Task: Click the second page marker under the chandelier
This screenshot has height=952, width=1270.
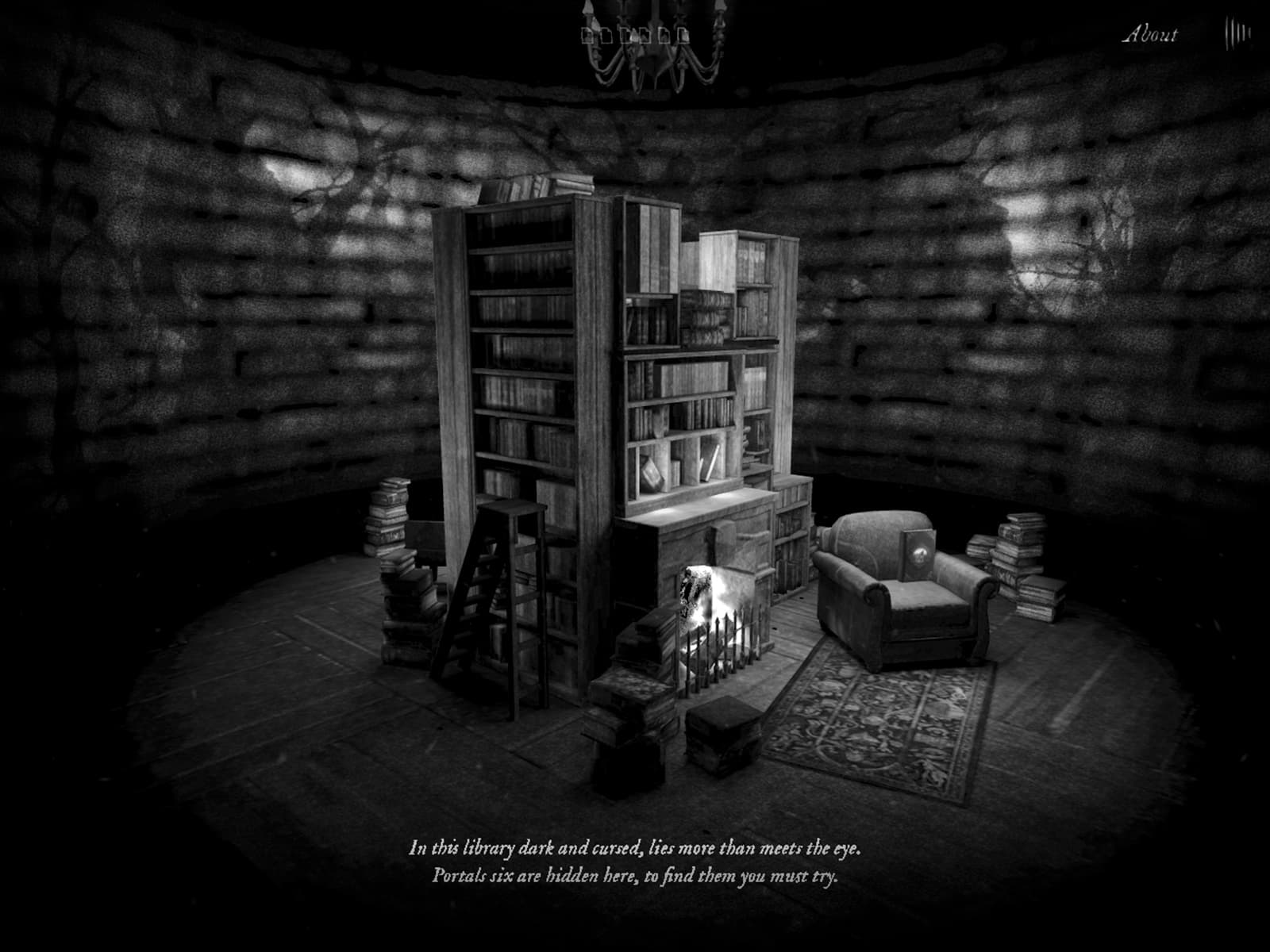Action: point(606,36)
